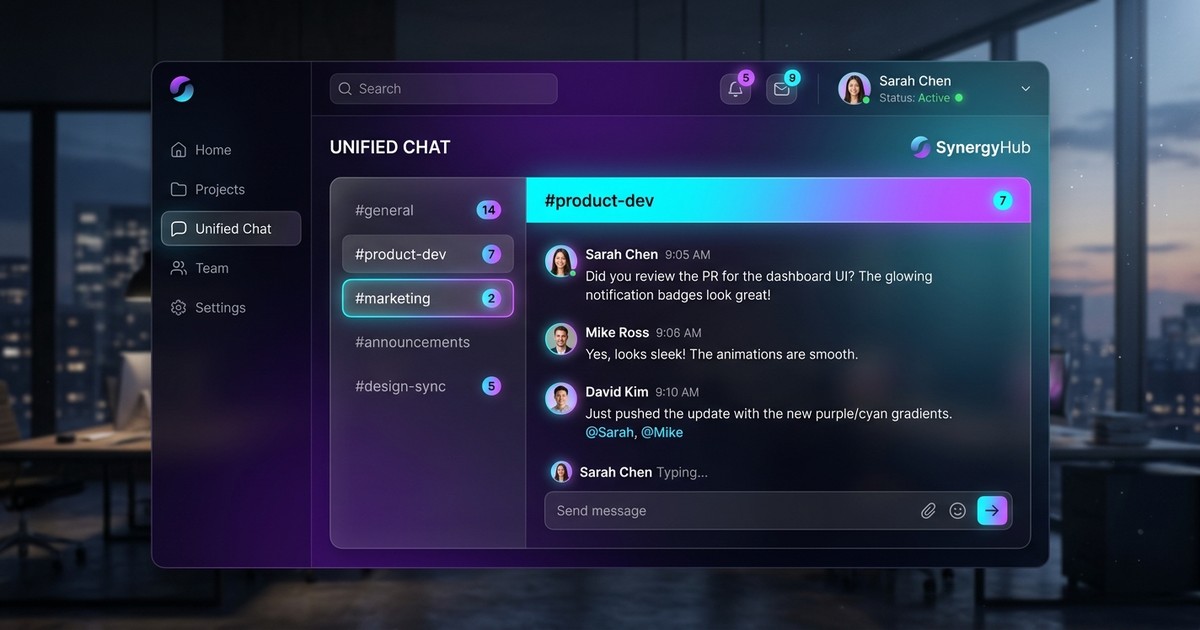Open the mail inbox icon
The width and height of the screenshot is (1200, 630).
click(x=781, y=89)
